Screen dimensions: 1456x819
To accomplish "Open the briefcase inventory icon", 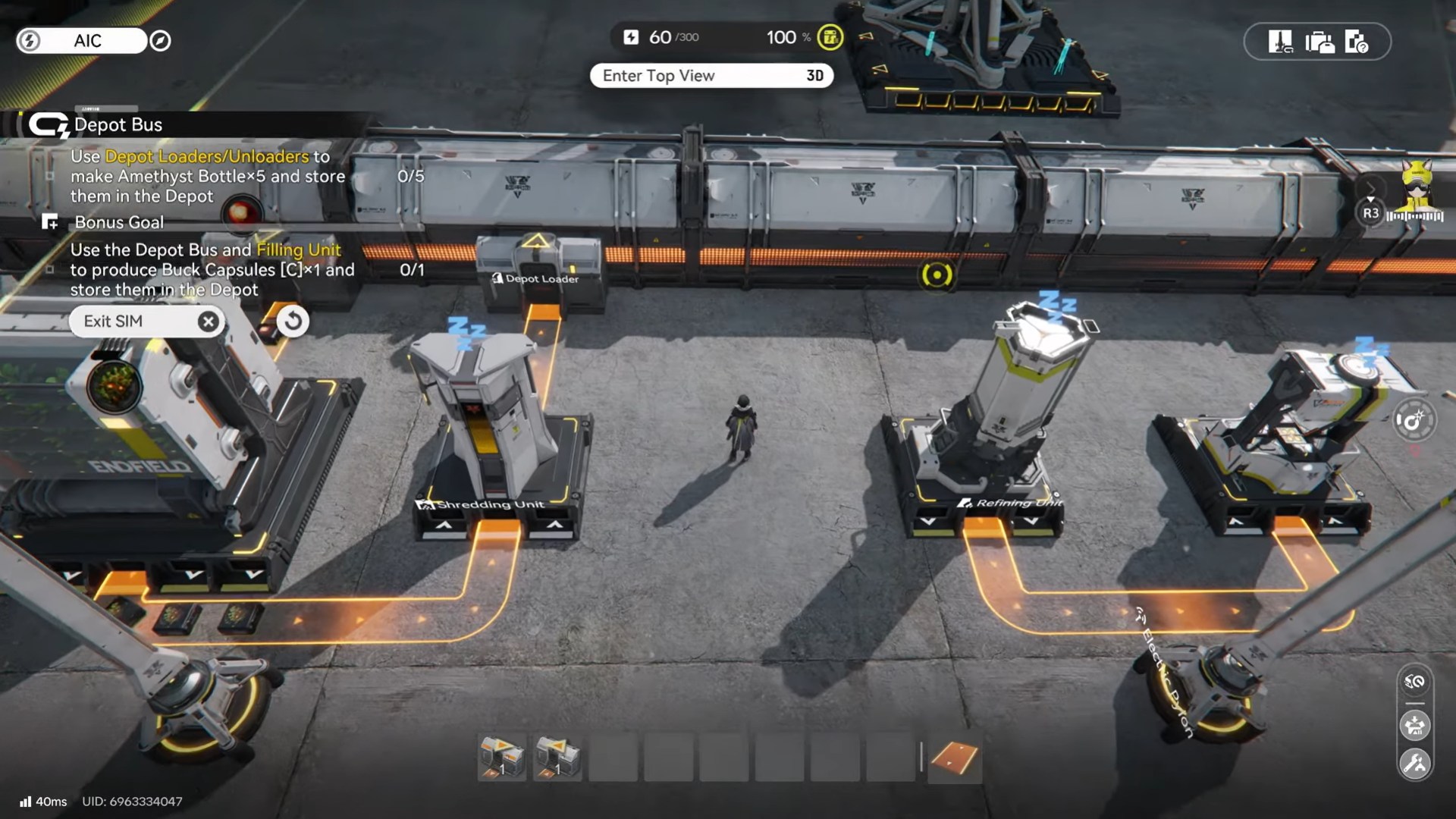I will tap(1319, 42).
